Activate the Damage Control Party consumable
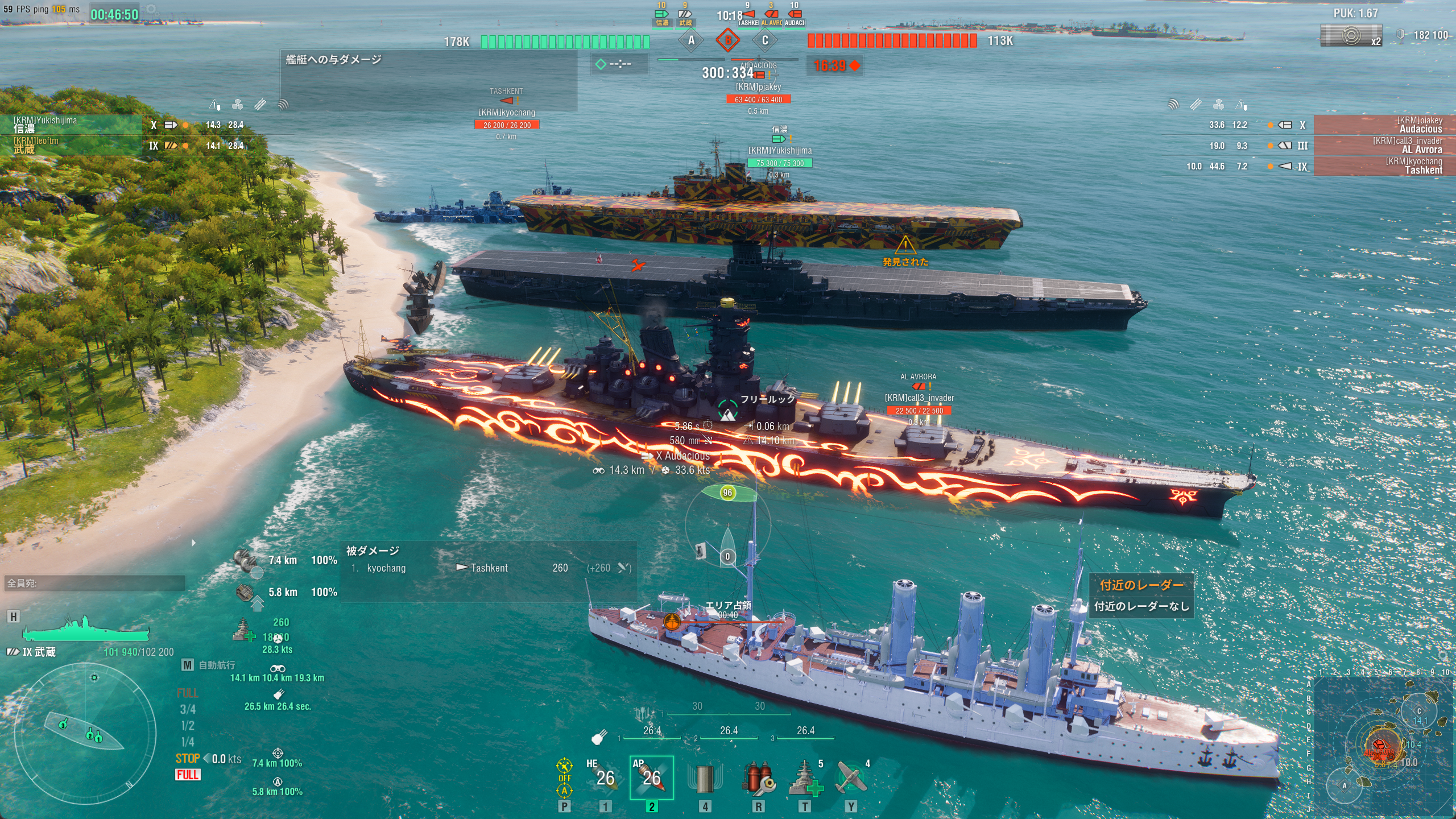The width and height of the screenshot is (1456, 819). [x=758, y=778]
